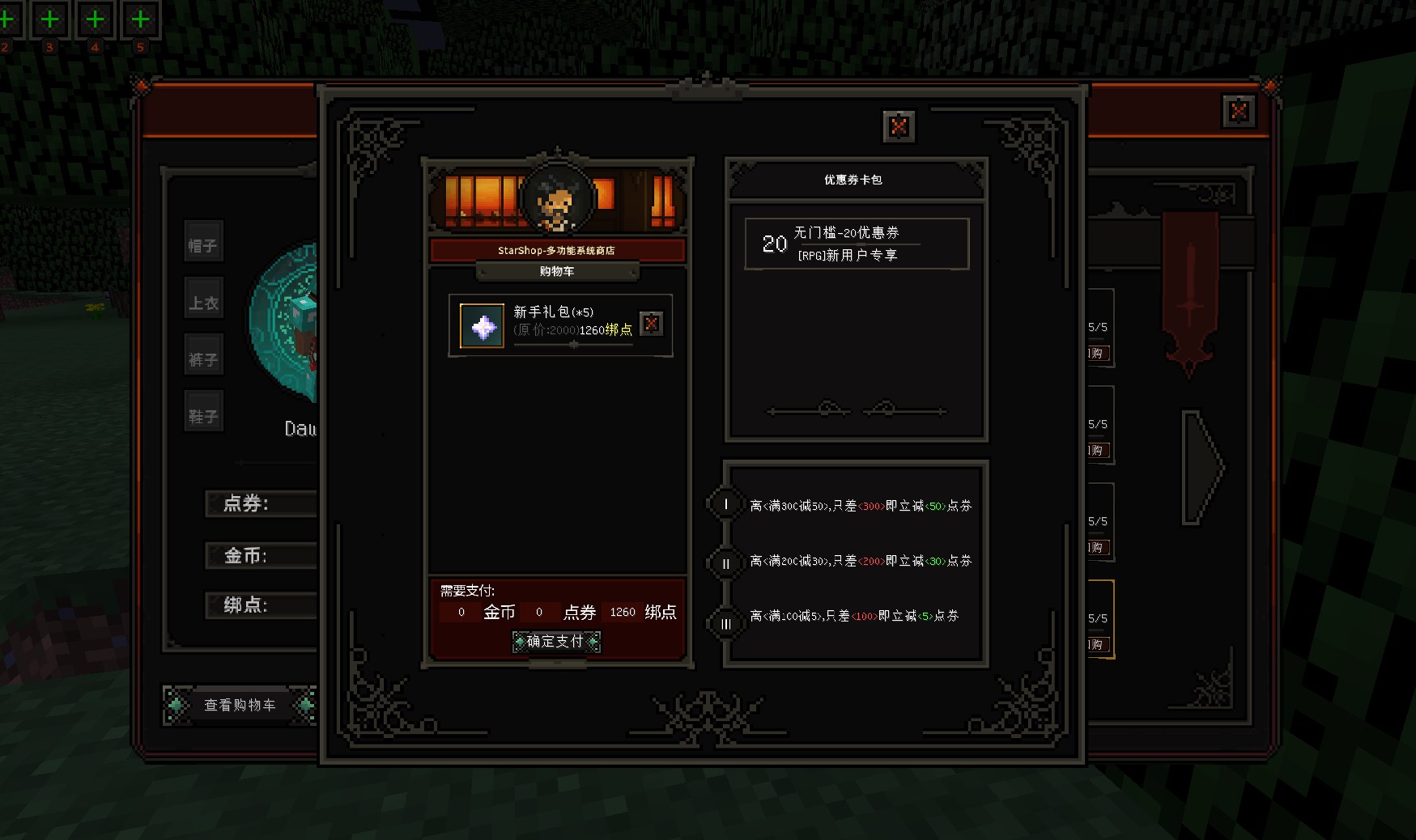Select the 帽子 equipment slot
The height and width of the screenshot is (840, 1416).
[x=203, y=245]
